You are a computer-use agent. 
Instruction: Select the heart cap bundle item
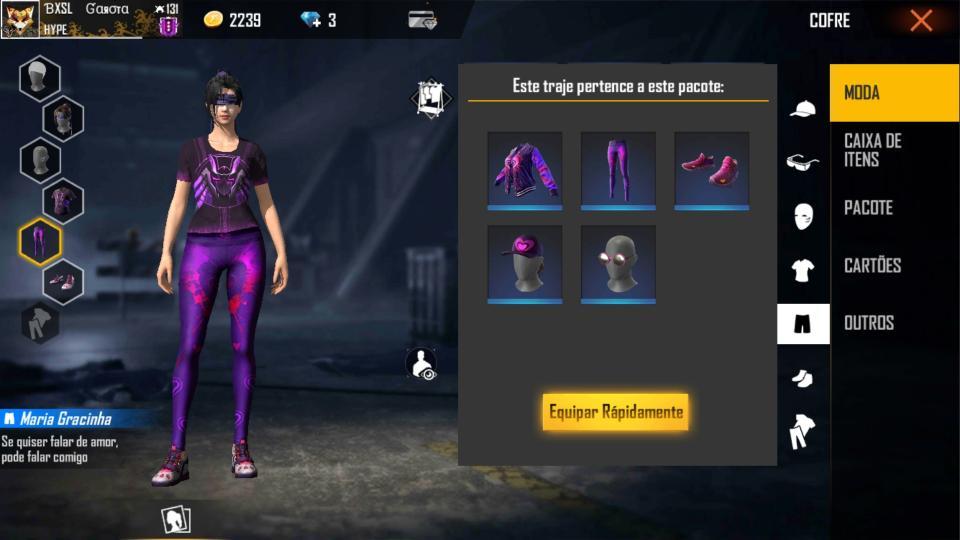point(525,263)
